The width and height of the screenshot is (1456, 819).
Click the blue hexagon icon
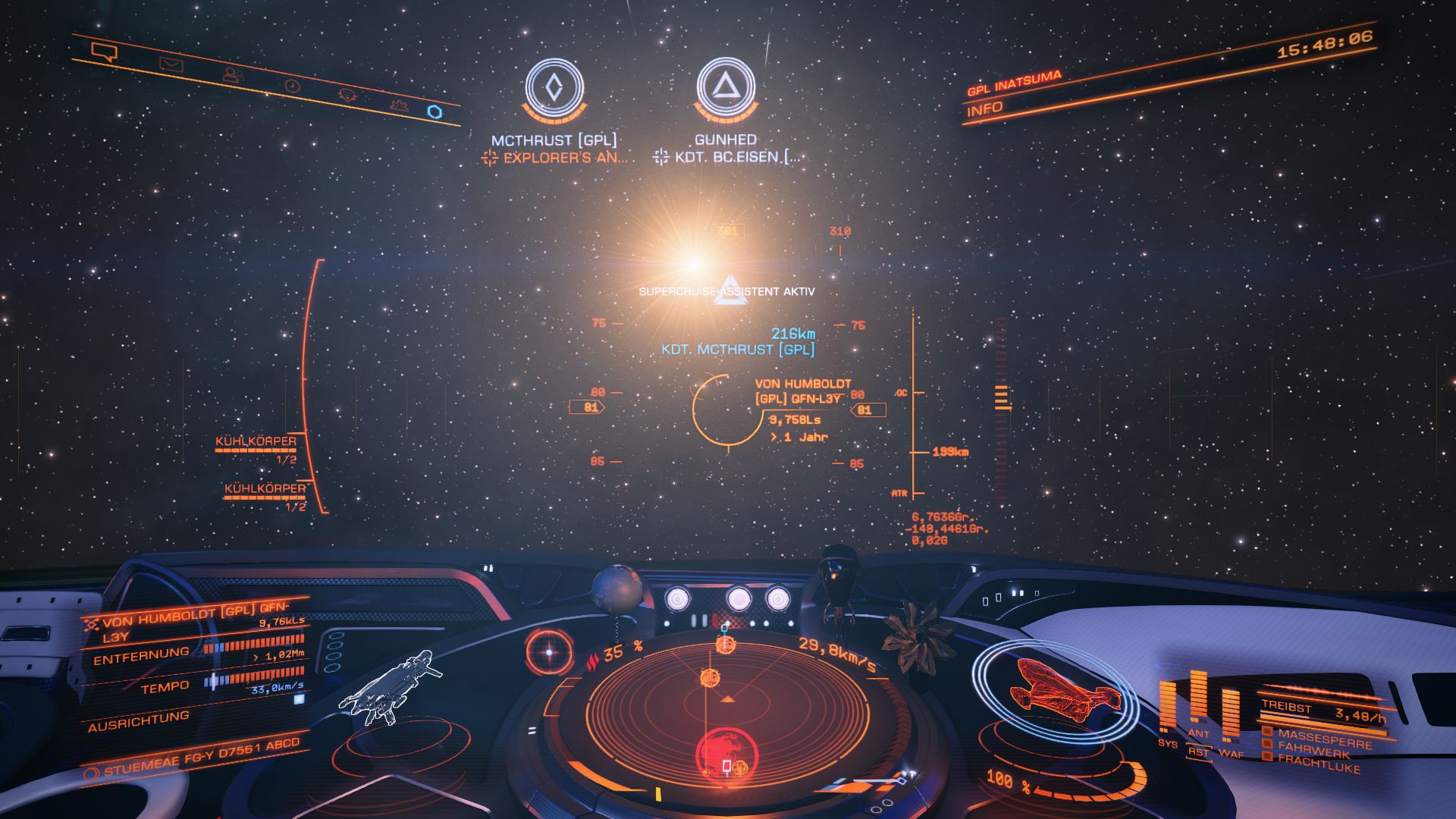click(x=435, y=112)
